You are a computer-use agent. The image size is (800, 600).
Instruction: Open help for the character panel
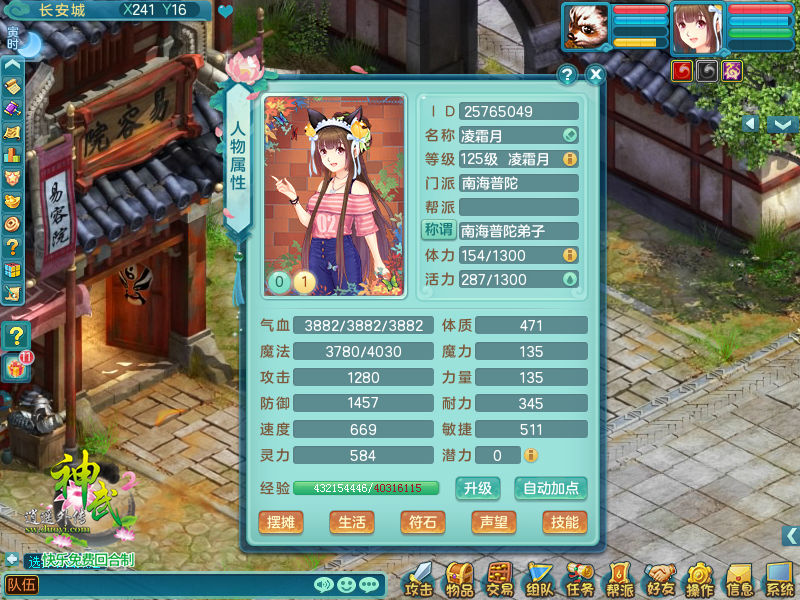point(567,74)
